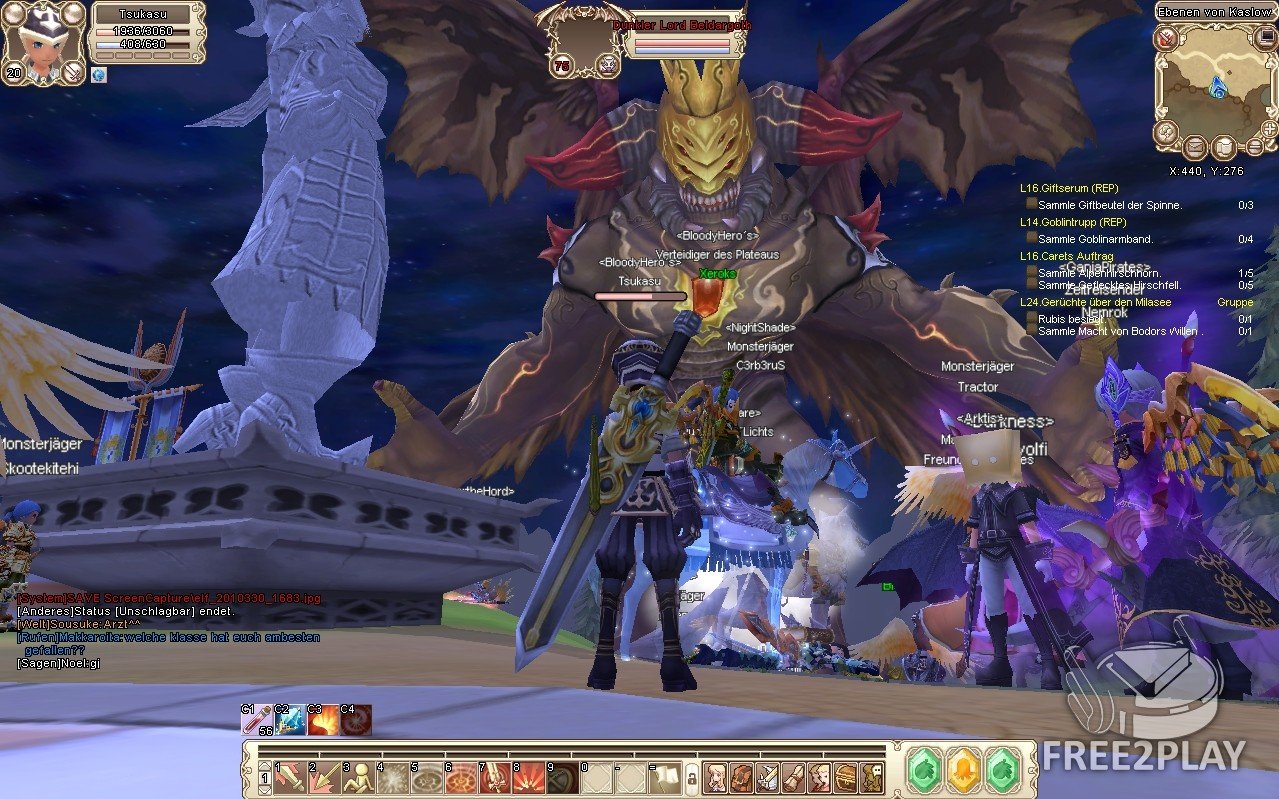
Task: Select the L16.Giftserum quest in the tracker
Action: (x=1068, y=188)
